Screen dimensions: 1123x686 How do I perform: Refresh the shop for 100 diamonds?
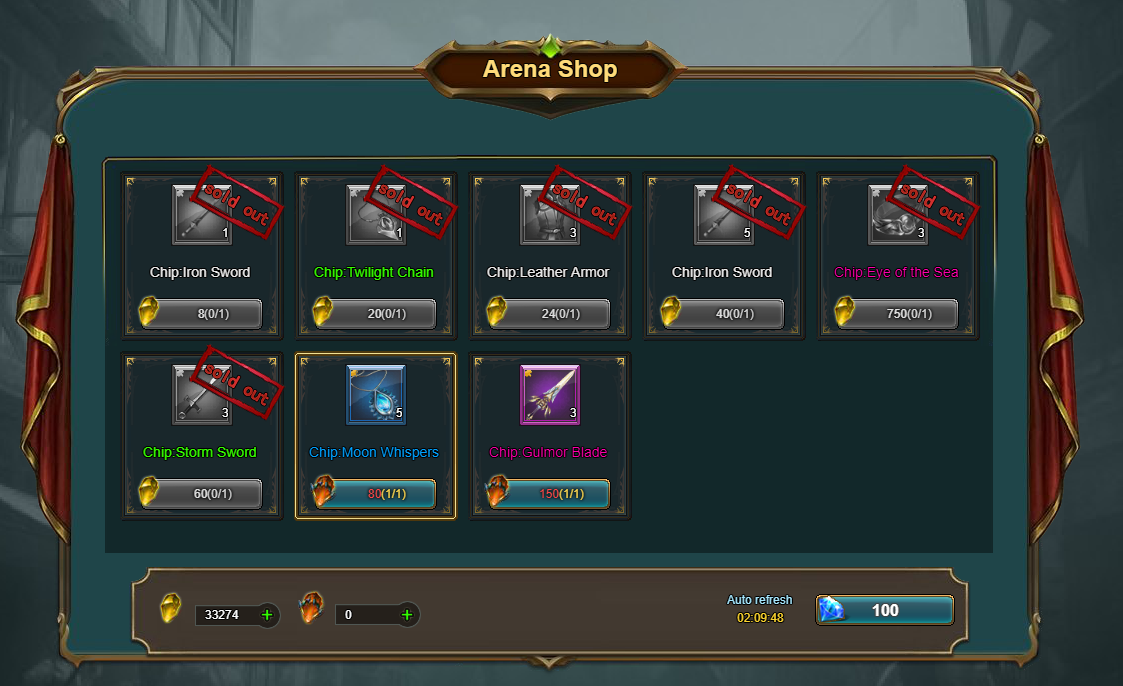tap(885, 610)
